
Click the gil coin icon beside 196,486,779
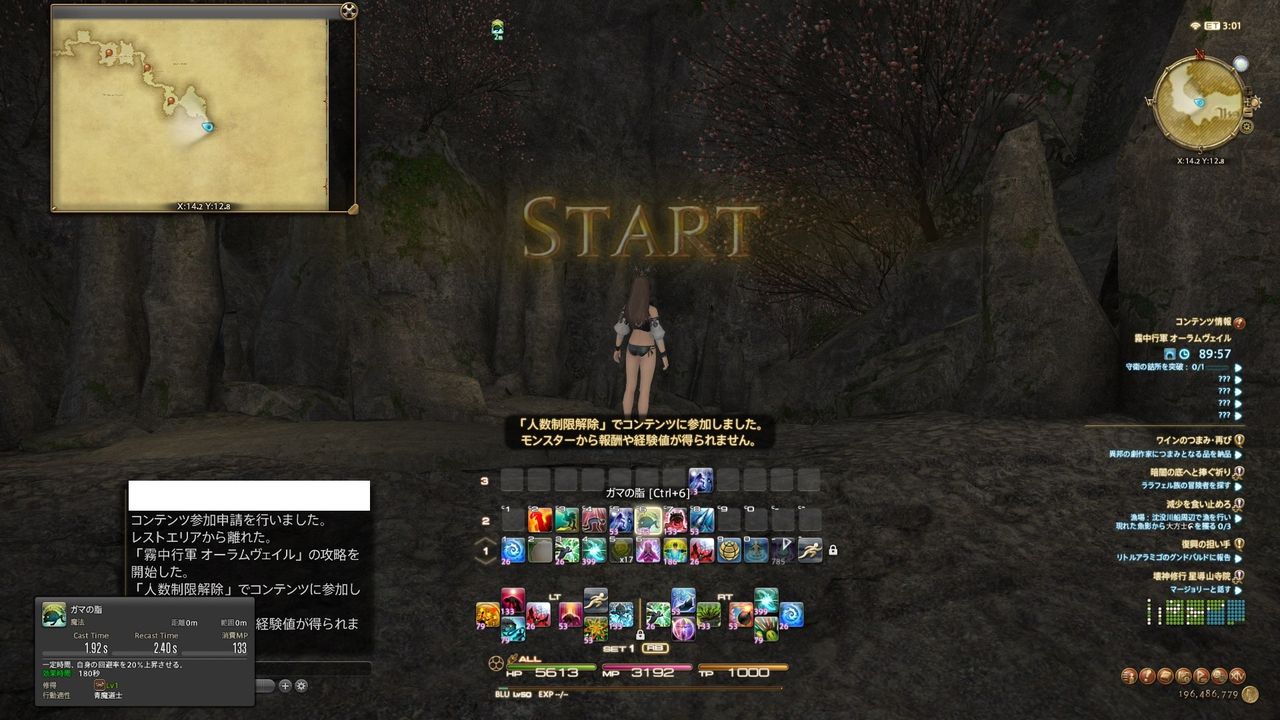tap(1250, 694)
